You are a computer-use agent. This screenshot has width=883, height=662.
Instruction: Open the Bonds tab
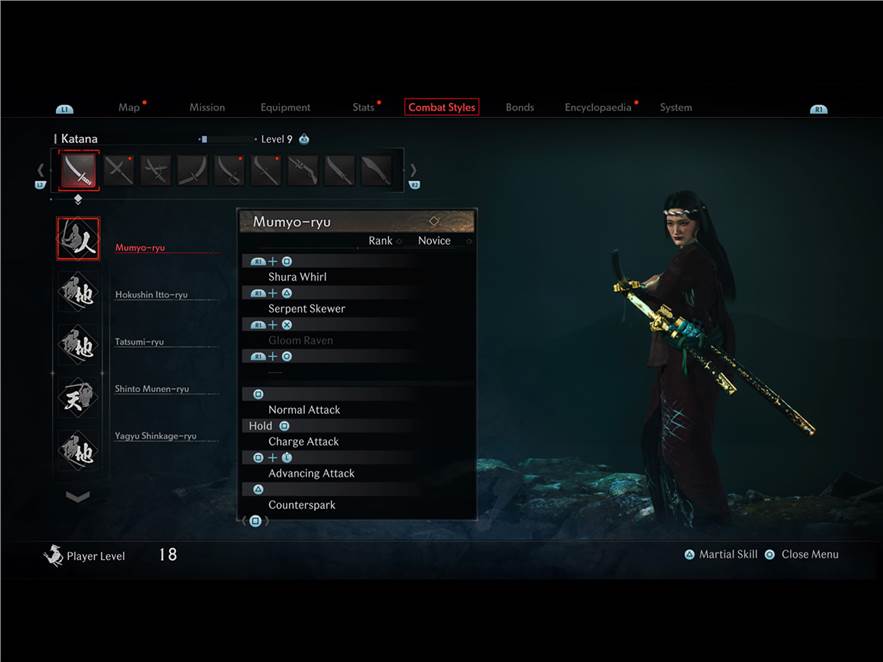pyautogui.click(x=520, y=108)
